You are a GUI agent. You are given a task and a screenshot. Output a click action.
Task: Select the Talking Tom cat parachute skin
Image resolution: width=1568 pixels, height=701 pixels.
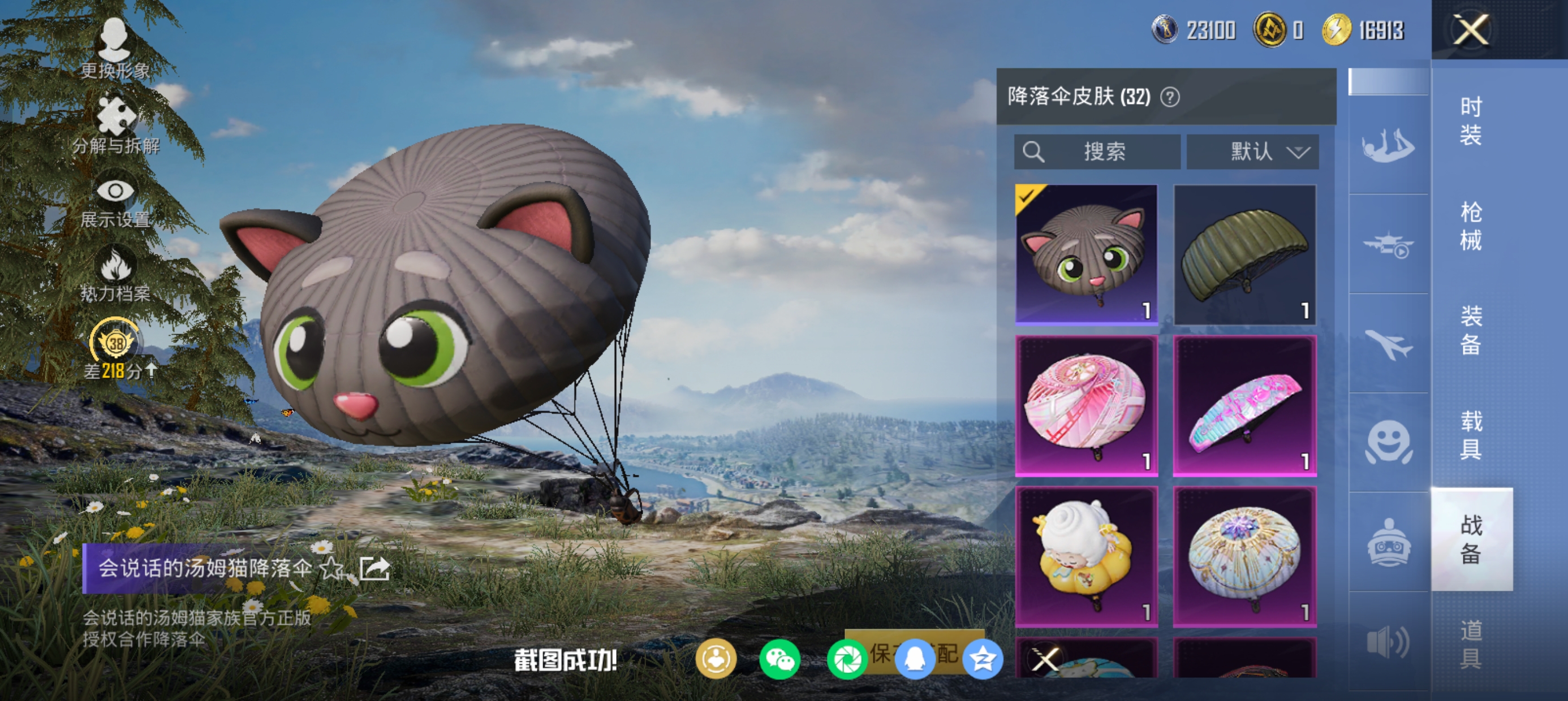pos(1086,253)
